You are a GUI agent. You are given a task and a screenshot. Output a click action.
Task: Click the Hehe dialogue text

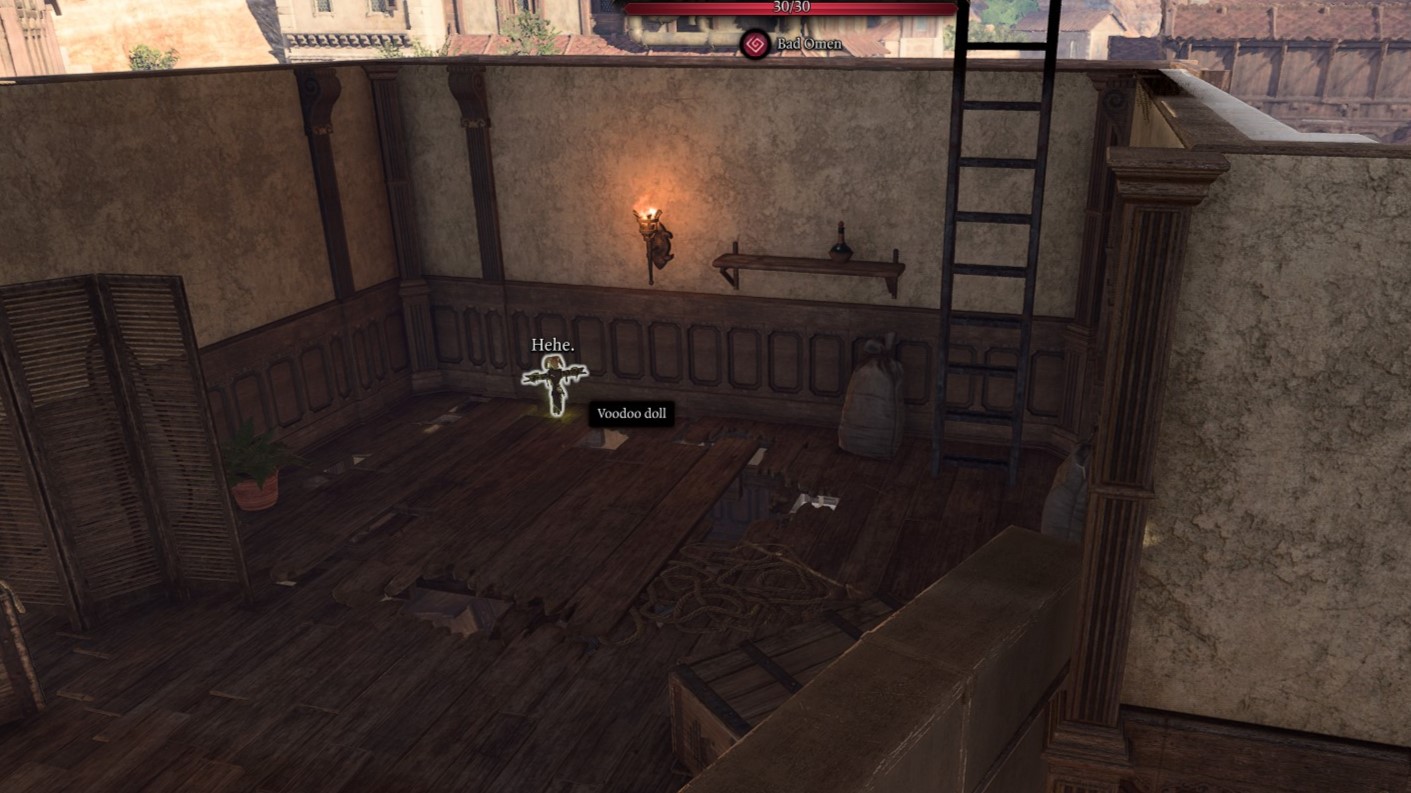tap(551, 346)
